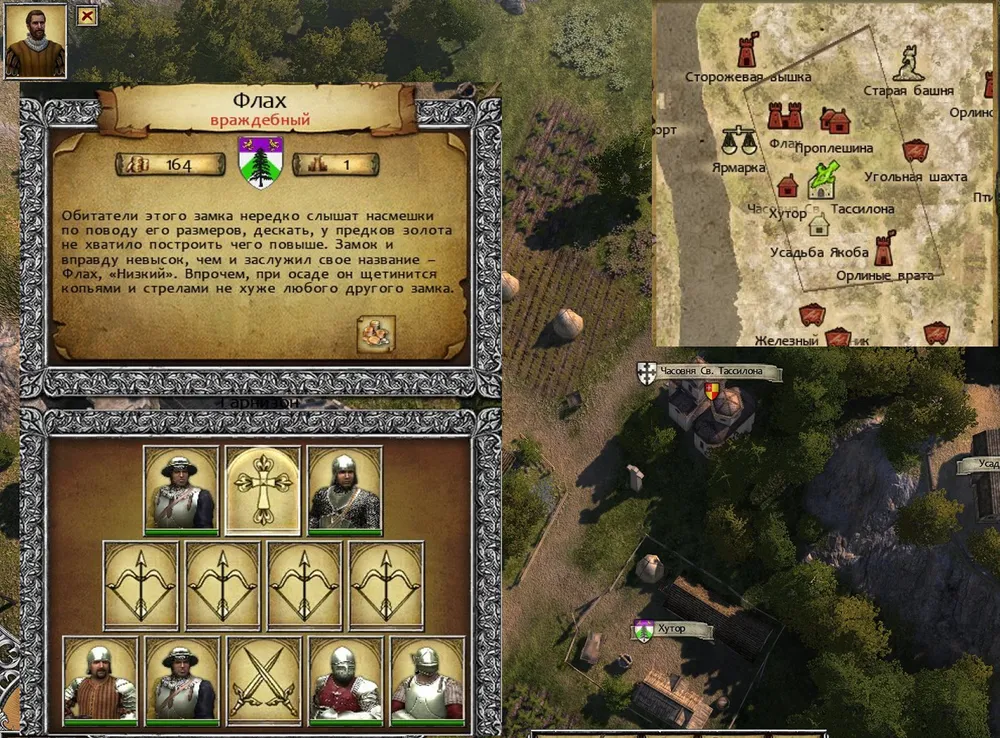Choose the Усадьба Якоба house on the minimap
The width and height of the screenshot is (1000, 738).
click(819, 226)
